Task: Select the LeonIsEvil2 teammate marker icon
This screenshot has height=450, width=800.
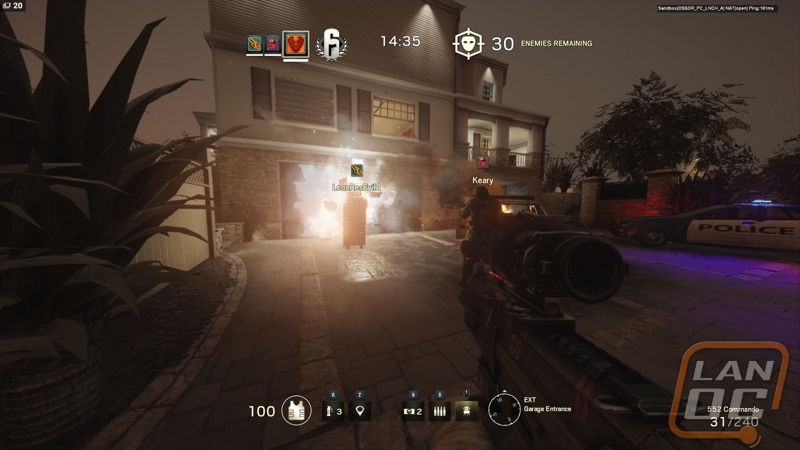Action: (x=357, y=171)
